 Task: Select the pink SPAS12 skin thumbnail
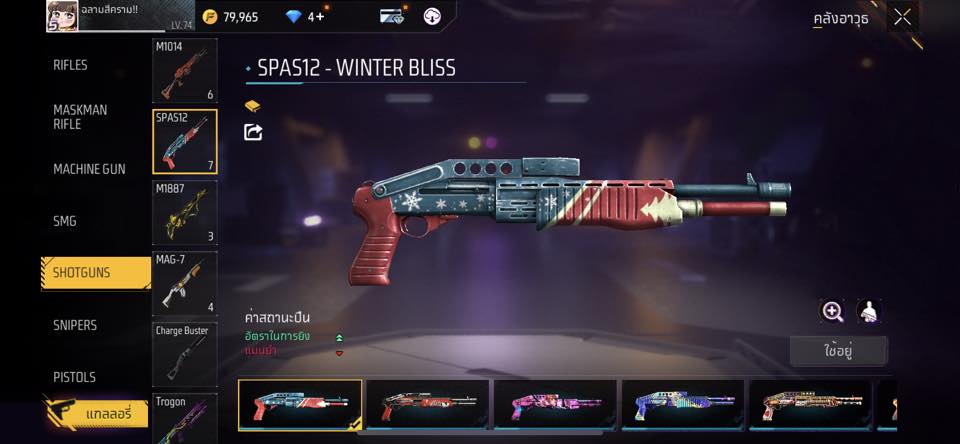pos(555,405)
